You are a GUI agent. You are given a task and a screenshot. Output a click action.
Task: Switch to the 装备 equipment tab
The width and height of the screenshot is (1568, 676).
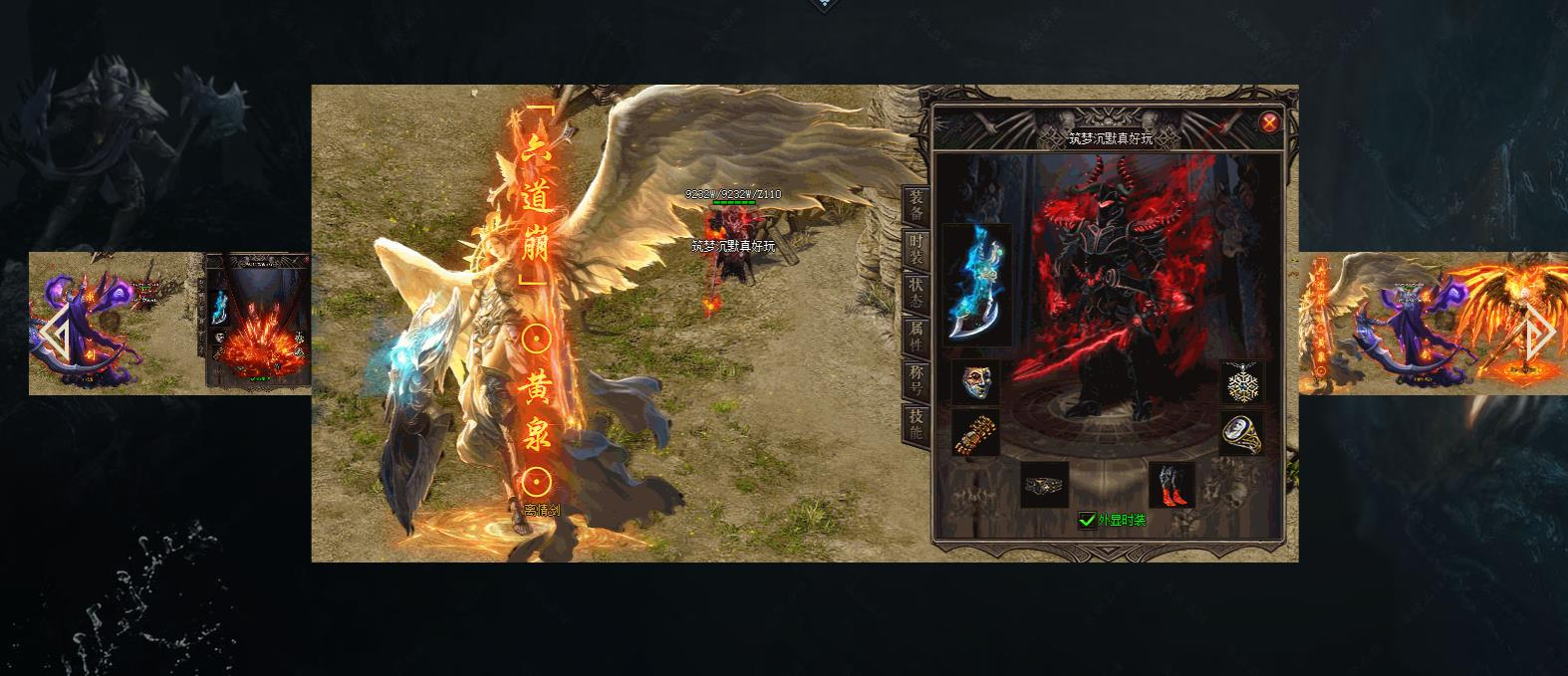[x=915, y=204]
